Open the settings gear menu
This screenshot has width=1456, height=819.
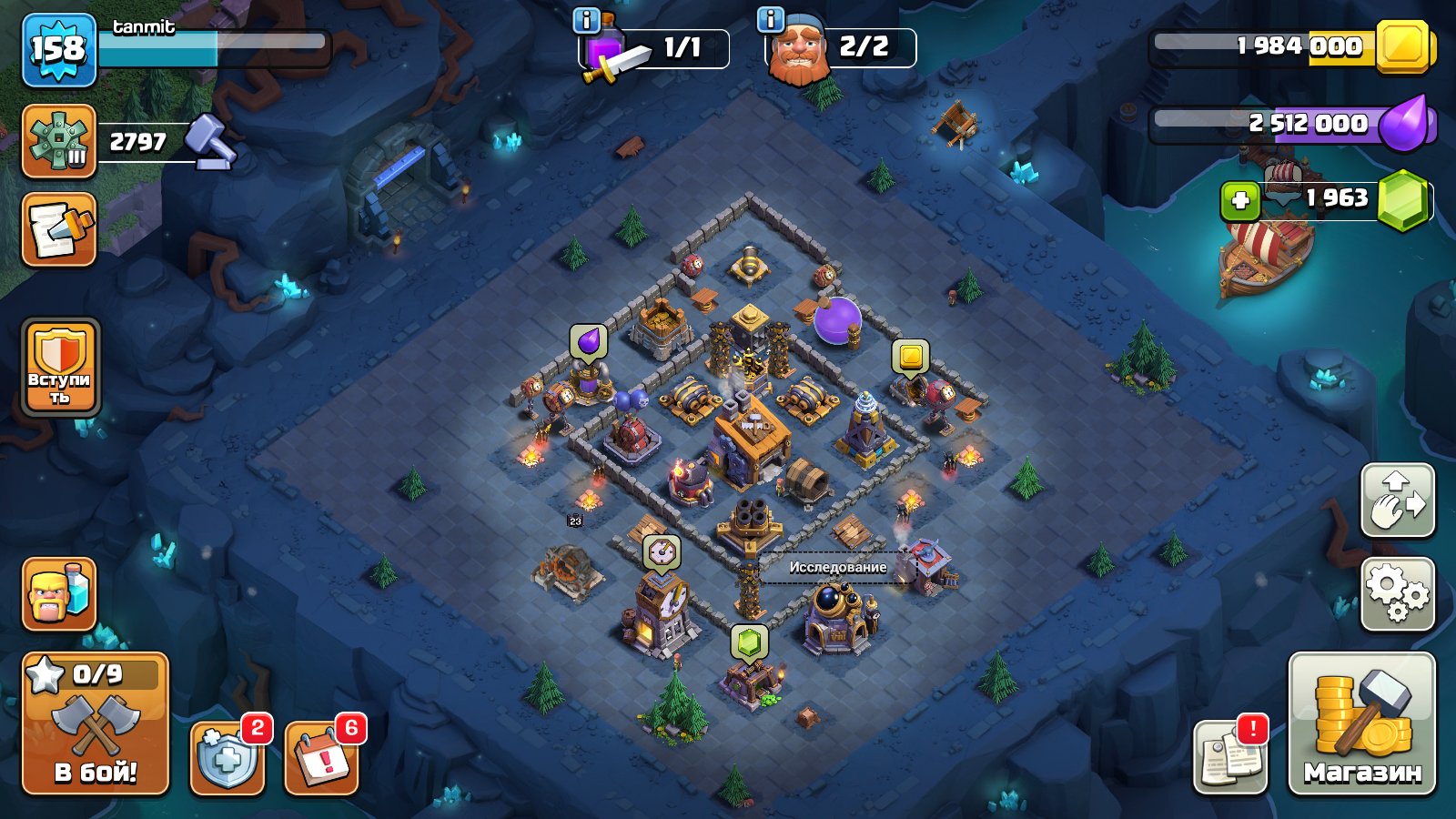tap(1399, 591)
